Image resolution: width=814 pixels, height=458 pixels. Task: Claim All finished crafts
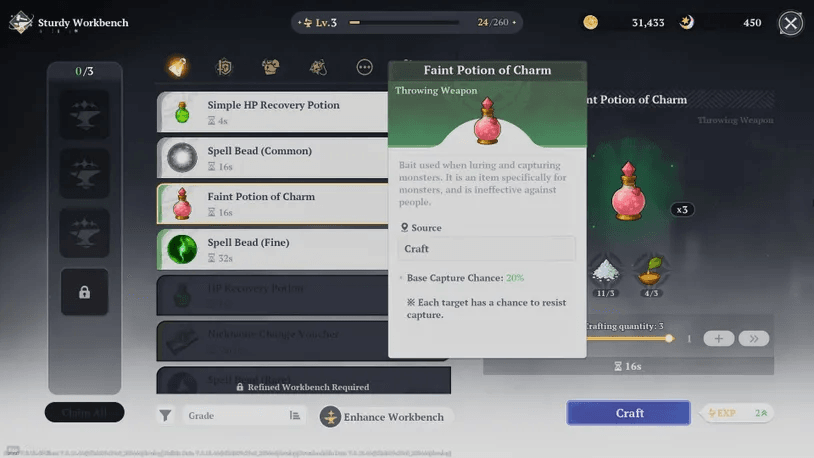click(x=85, y=412)
